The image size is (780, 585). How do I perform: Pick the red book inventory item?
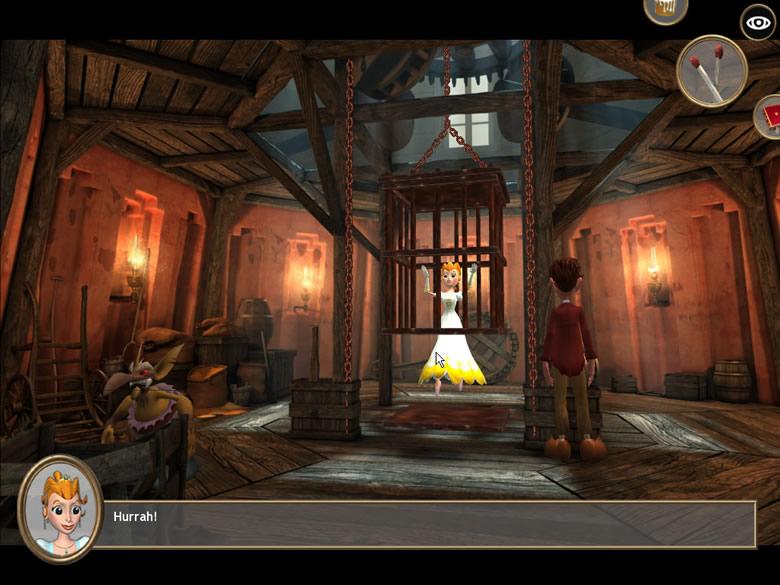[x=769, y=118]
